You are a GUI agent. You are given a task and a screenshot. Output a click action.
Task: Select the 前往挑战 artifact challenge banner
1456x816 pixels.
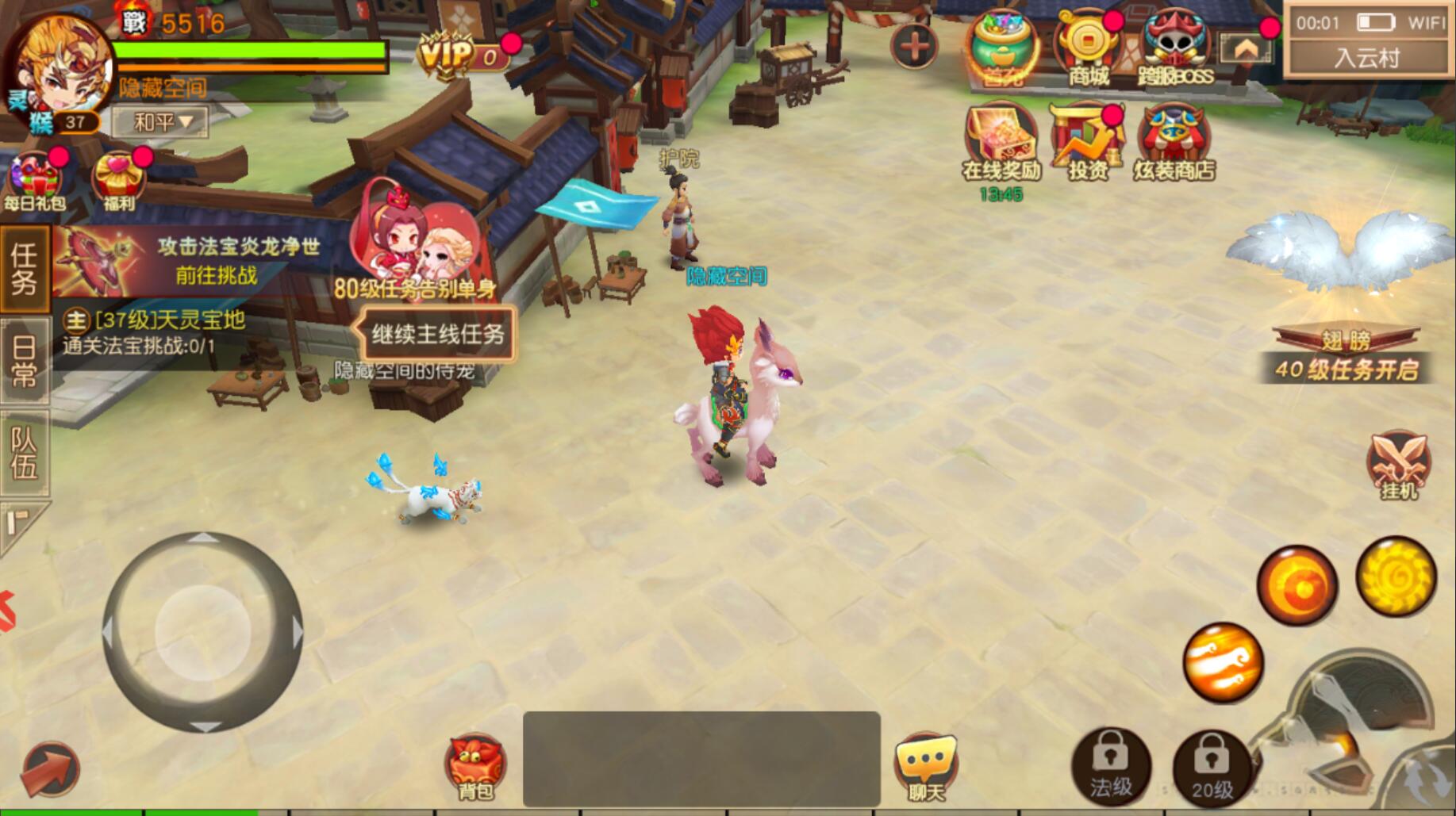[x=190, y=261]
